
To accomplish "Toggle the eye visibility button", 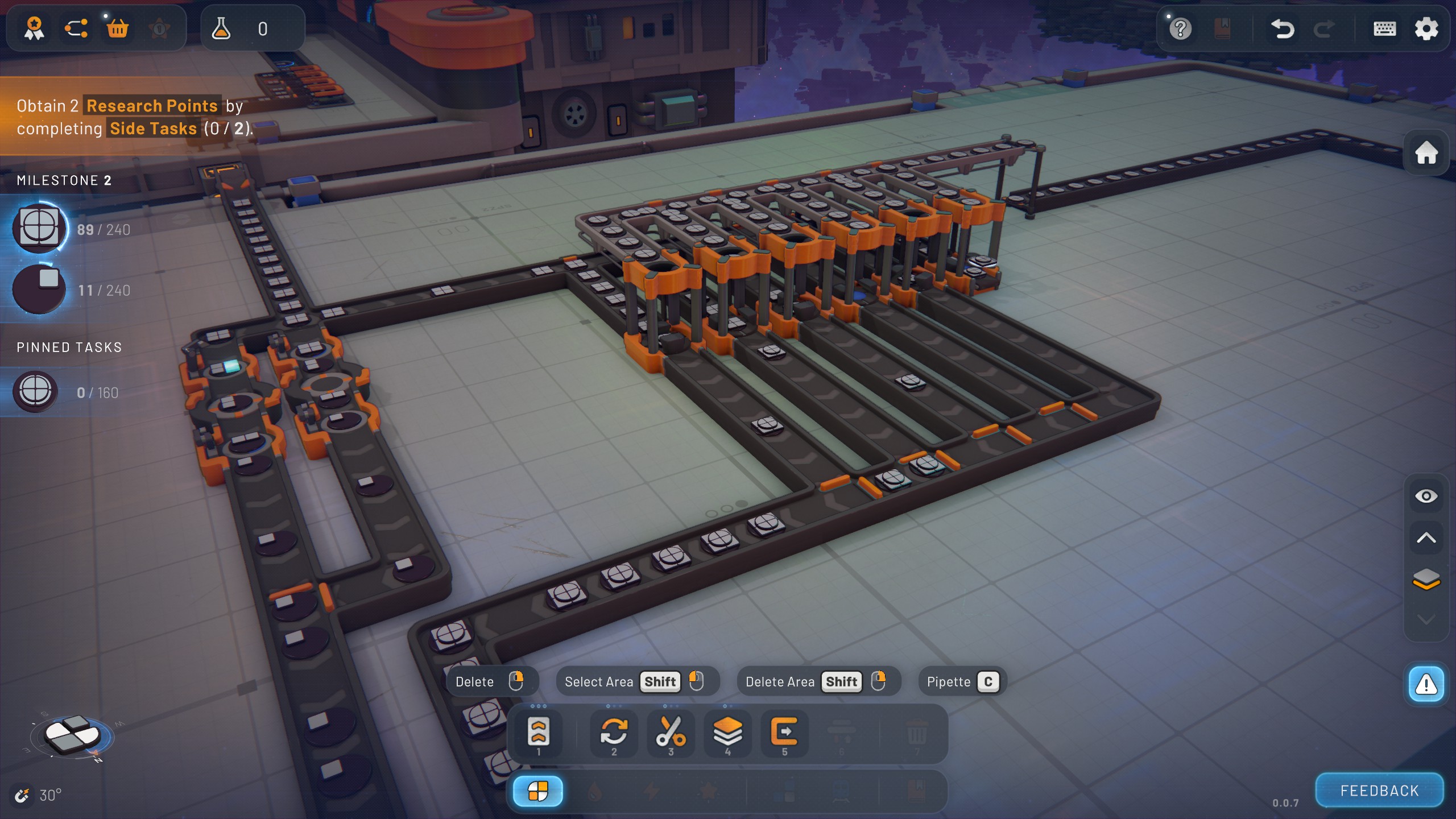I will tap(1426, 497).
